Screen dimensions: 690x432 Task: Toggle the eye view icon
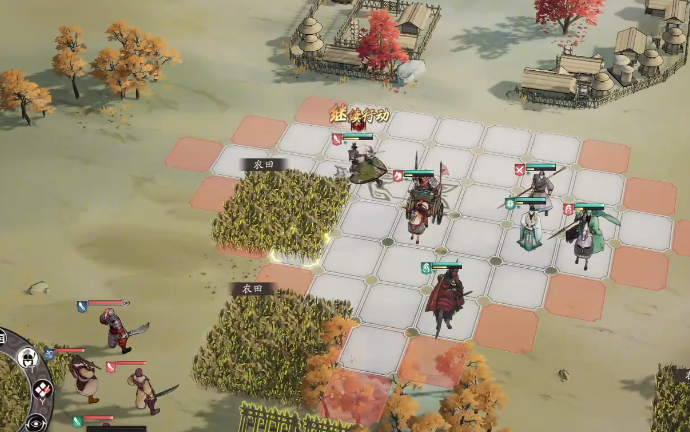click(37, 421)
